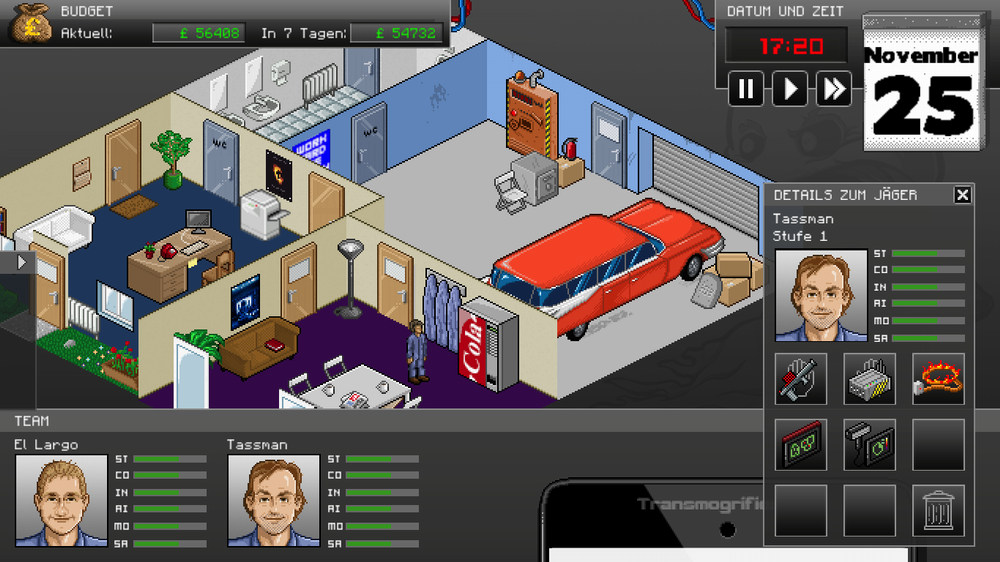Click the money bag budget icon
The height and width of the screenshot is (562, 1000).
click(x=30, y=23)
